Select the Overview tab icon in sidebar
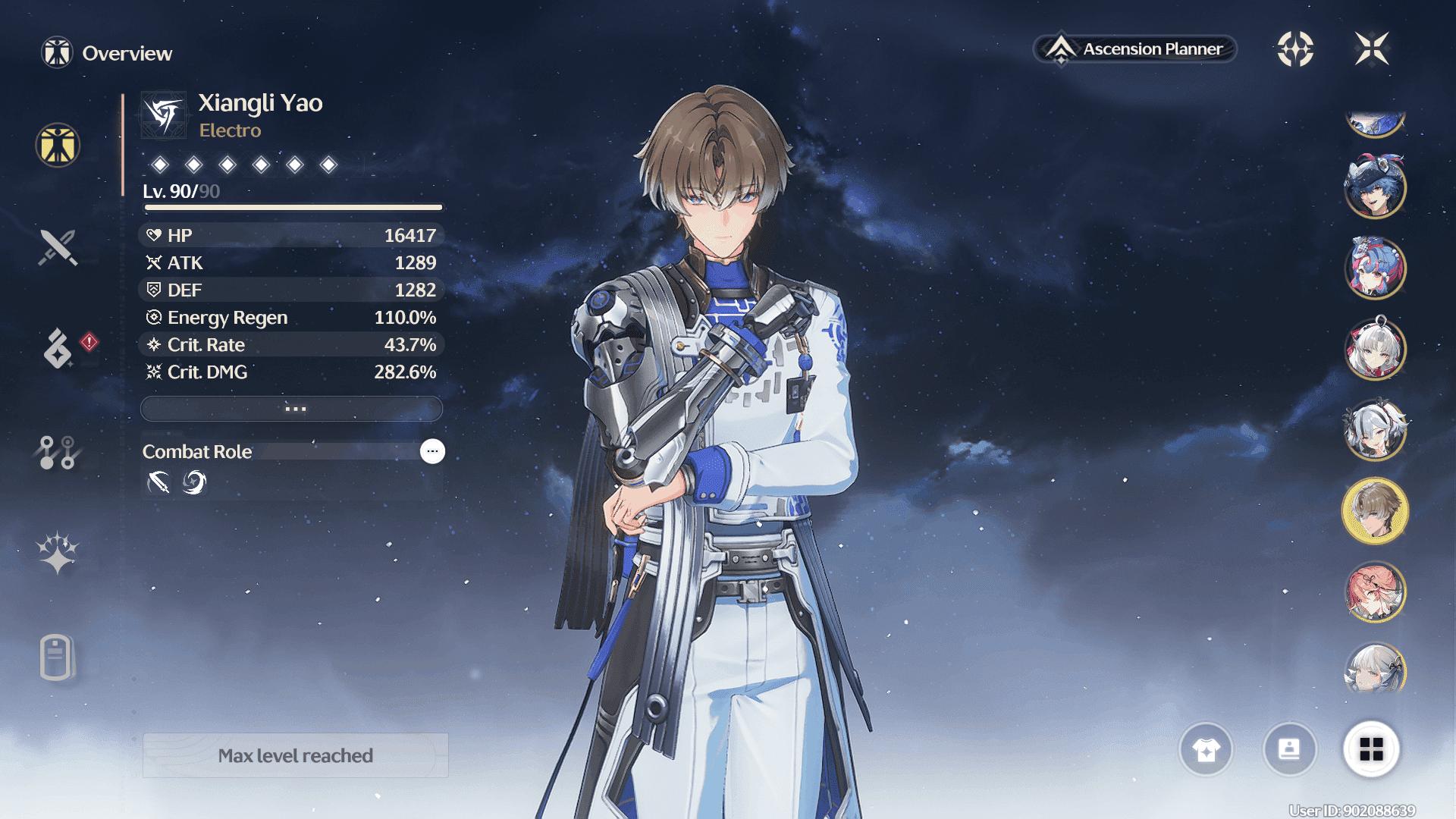This screenshot has width=1456, height=819. pyautogui.click(x=58, y=145)
